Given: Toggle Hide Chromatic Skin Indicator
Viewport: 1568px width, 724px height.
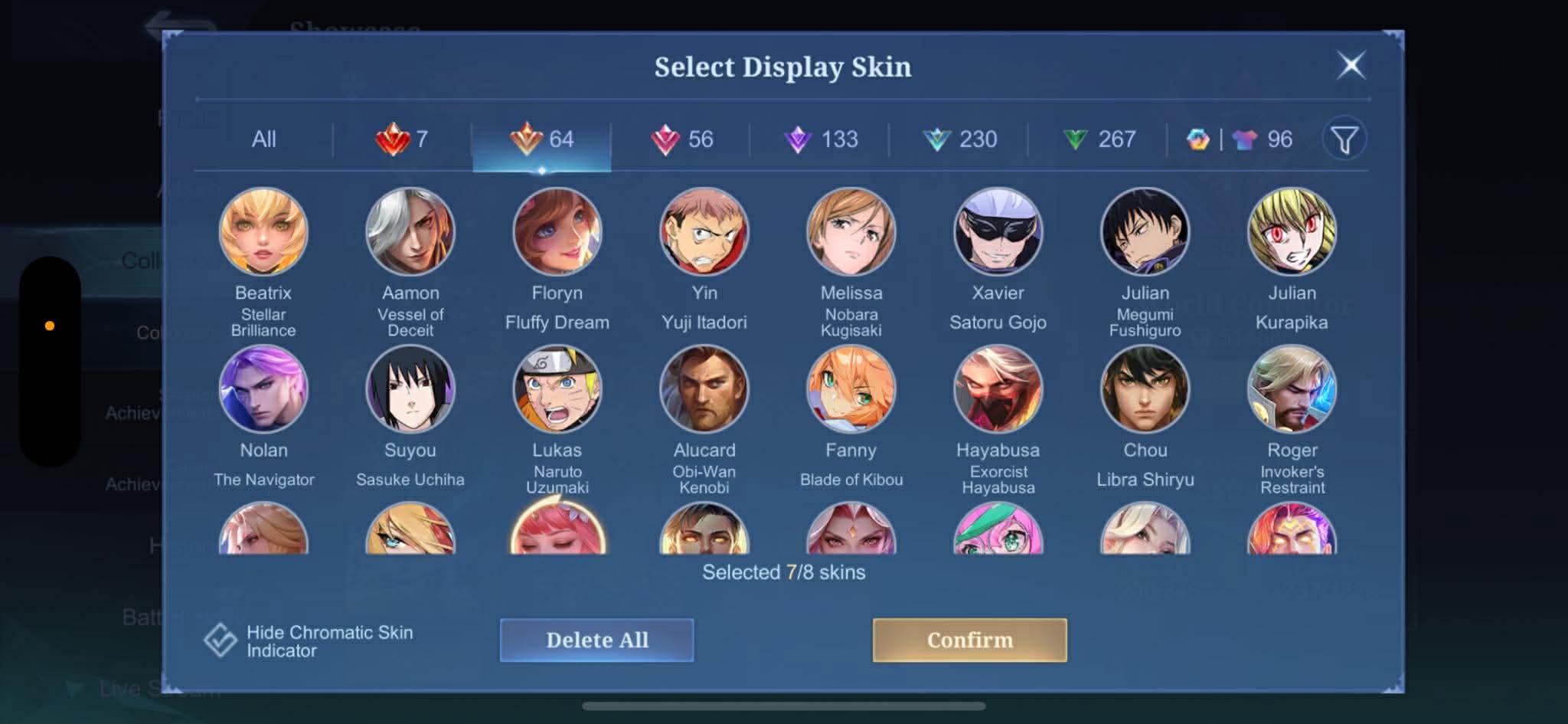Looking at the screenshot, I should (220, 640).
